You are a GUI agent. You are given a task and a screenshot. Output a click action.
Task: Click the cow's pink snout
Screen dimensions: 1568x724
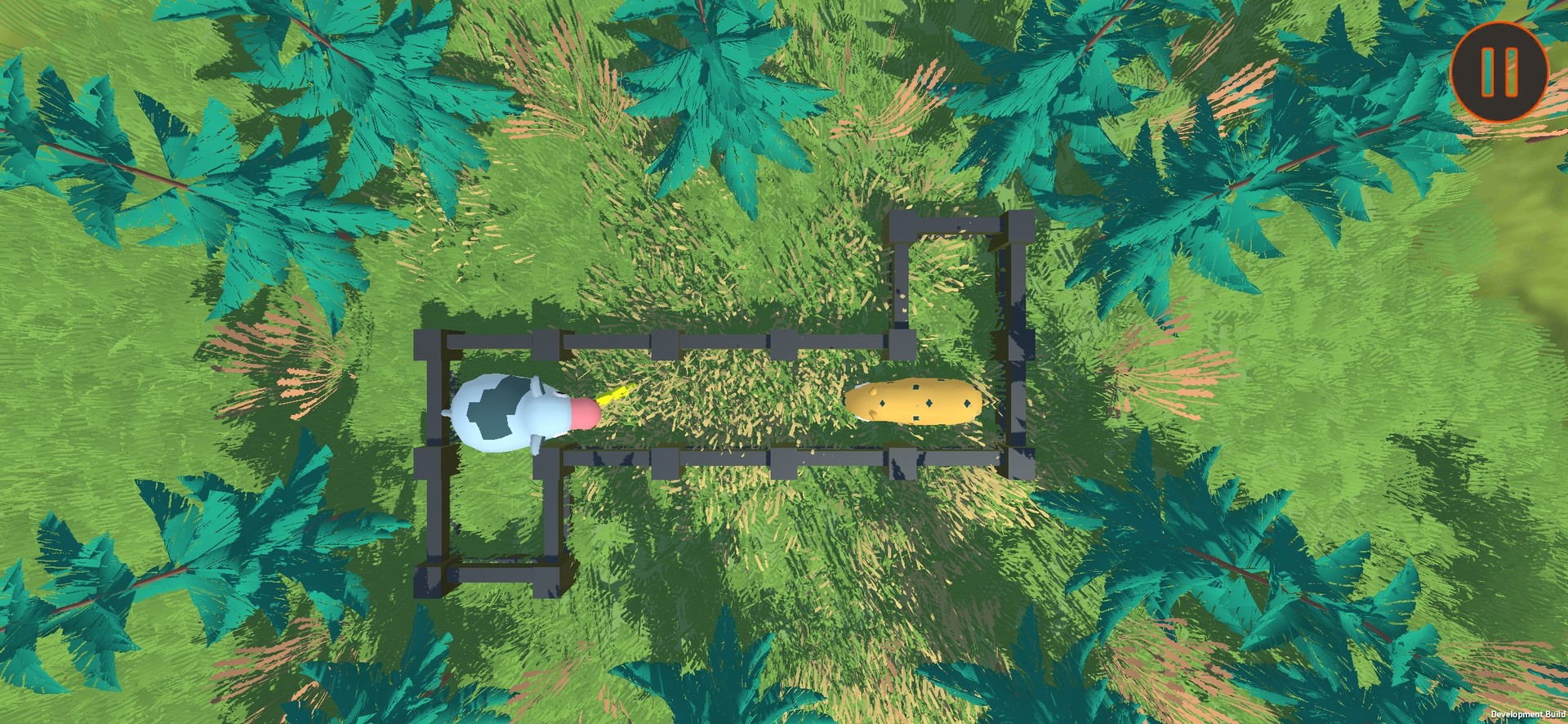click(585, 413)
